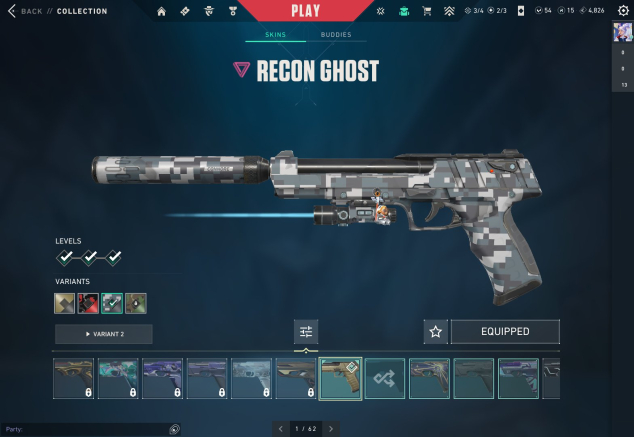The width and height of the screenshot is (634, 437).
Task: Play the Variant 2 preview
Action: pyautogui.click(x=104, y=334)
